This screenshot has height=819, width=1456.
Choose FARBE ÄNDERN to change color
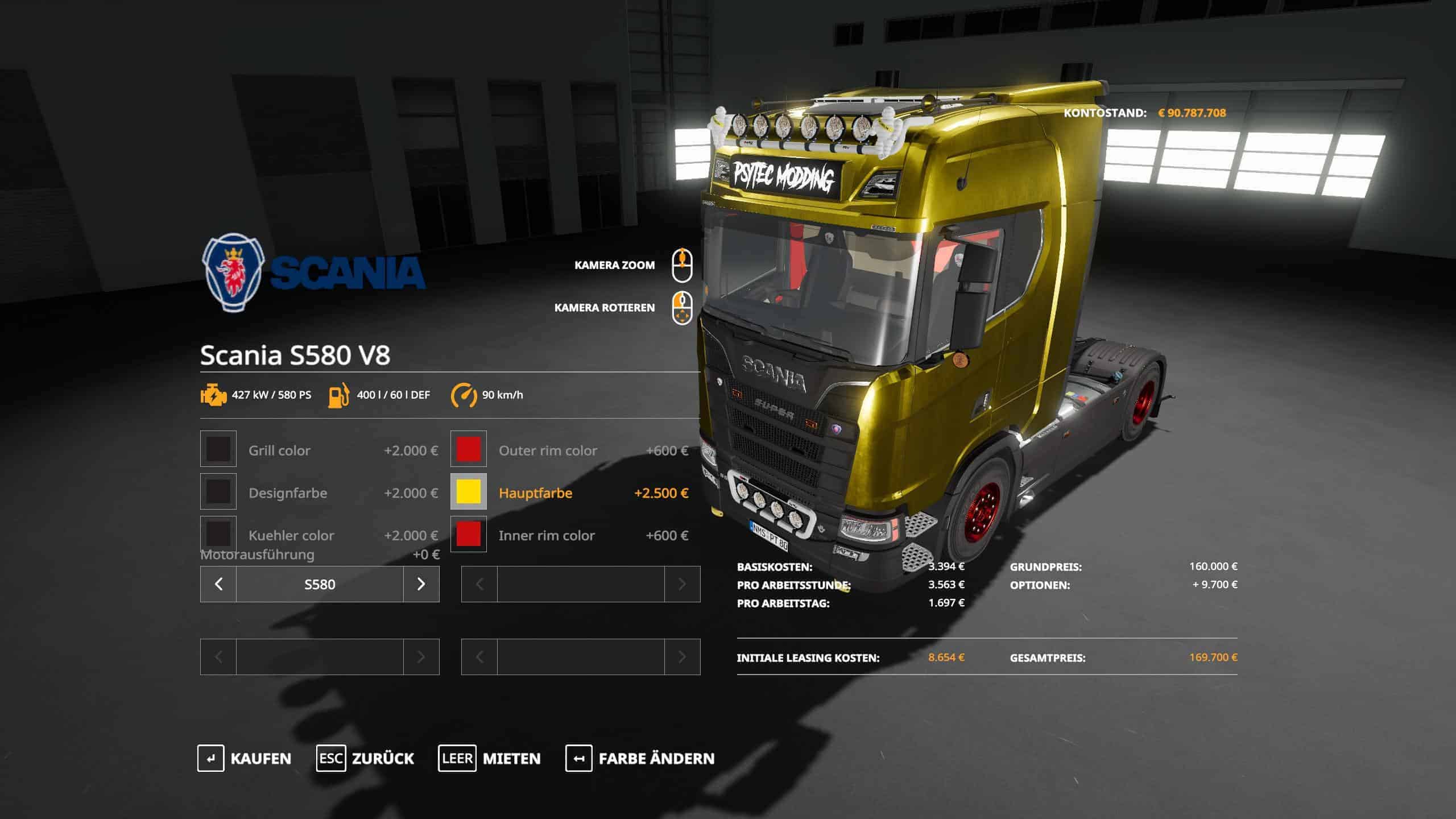[640, 758]
